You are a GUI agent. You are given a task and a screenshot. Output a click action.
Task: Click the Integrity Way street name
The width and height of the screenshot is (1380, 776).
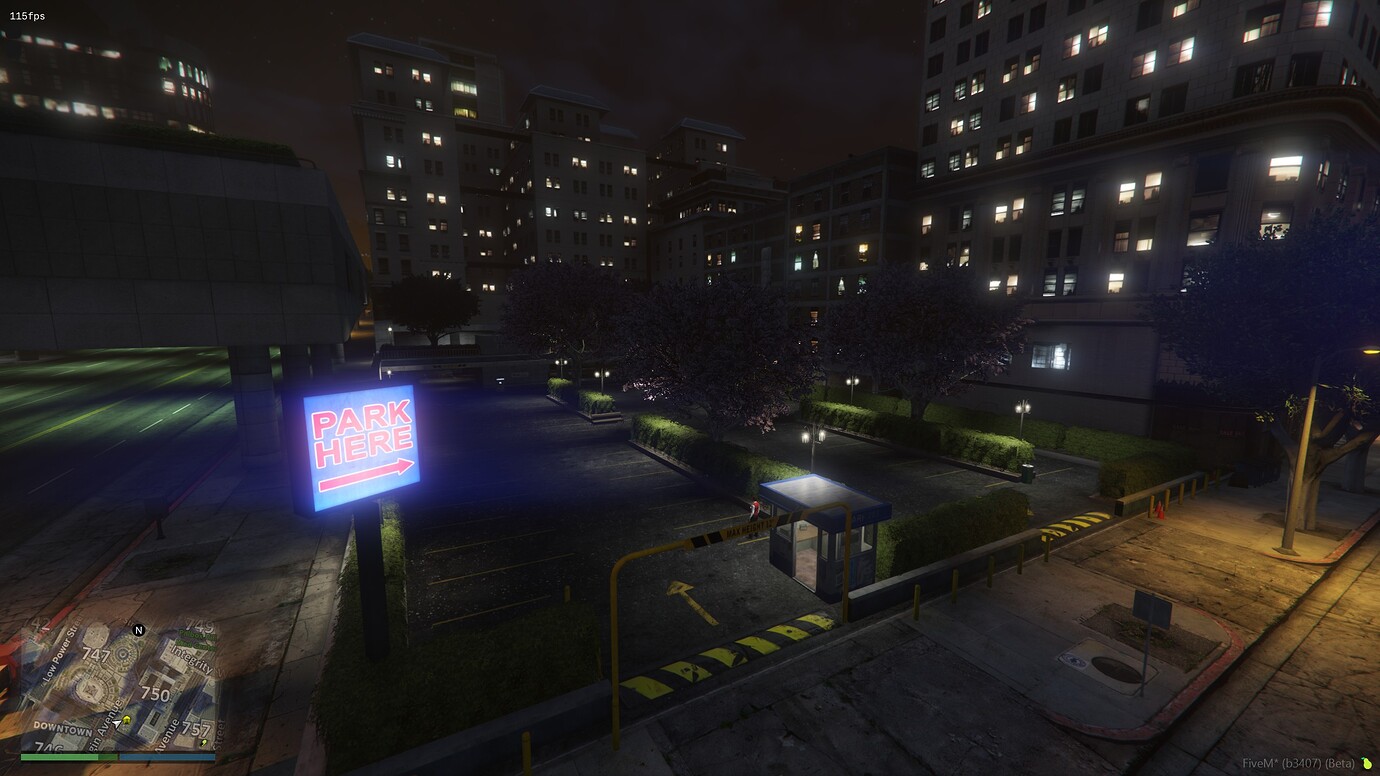click(x=191, y=659)
